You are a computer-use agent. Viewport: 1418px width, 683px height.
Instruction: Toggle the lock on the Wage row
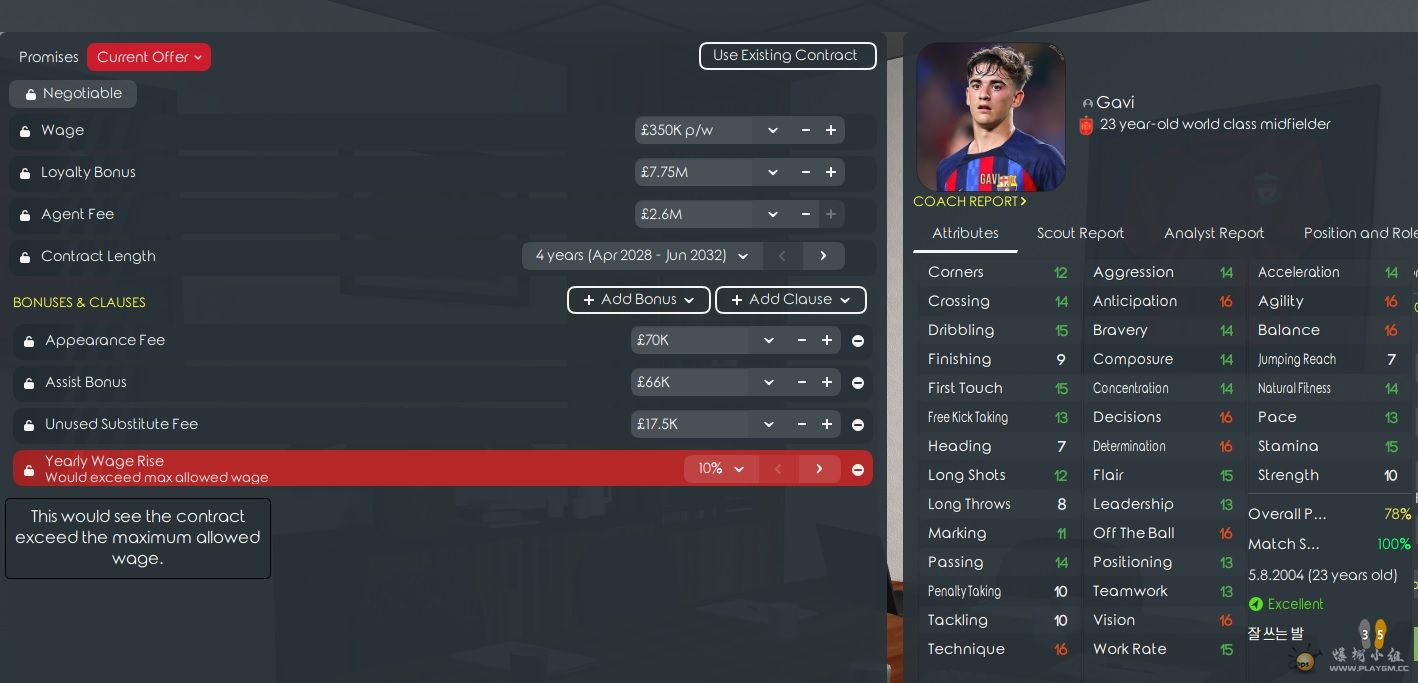25,131
